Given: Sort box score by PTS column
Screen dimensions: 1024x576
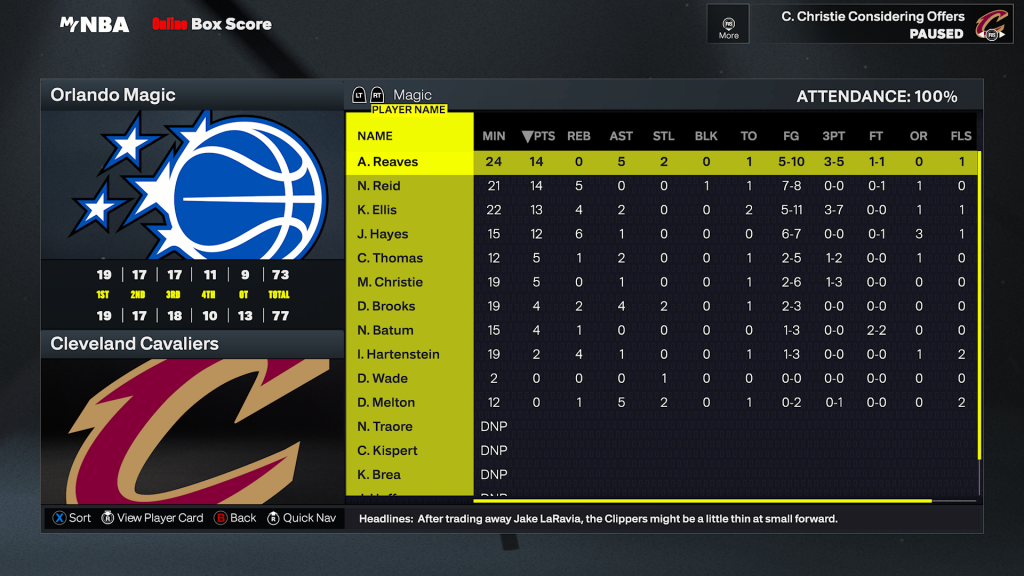Looking at the screenshot, I should [x=538, y=136].
